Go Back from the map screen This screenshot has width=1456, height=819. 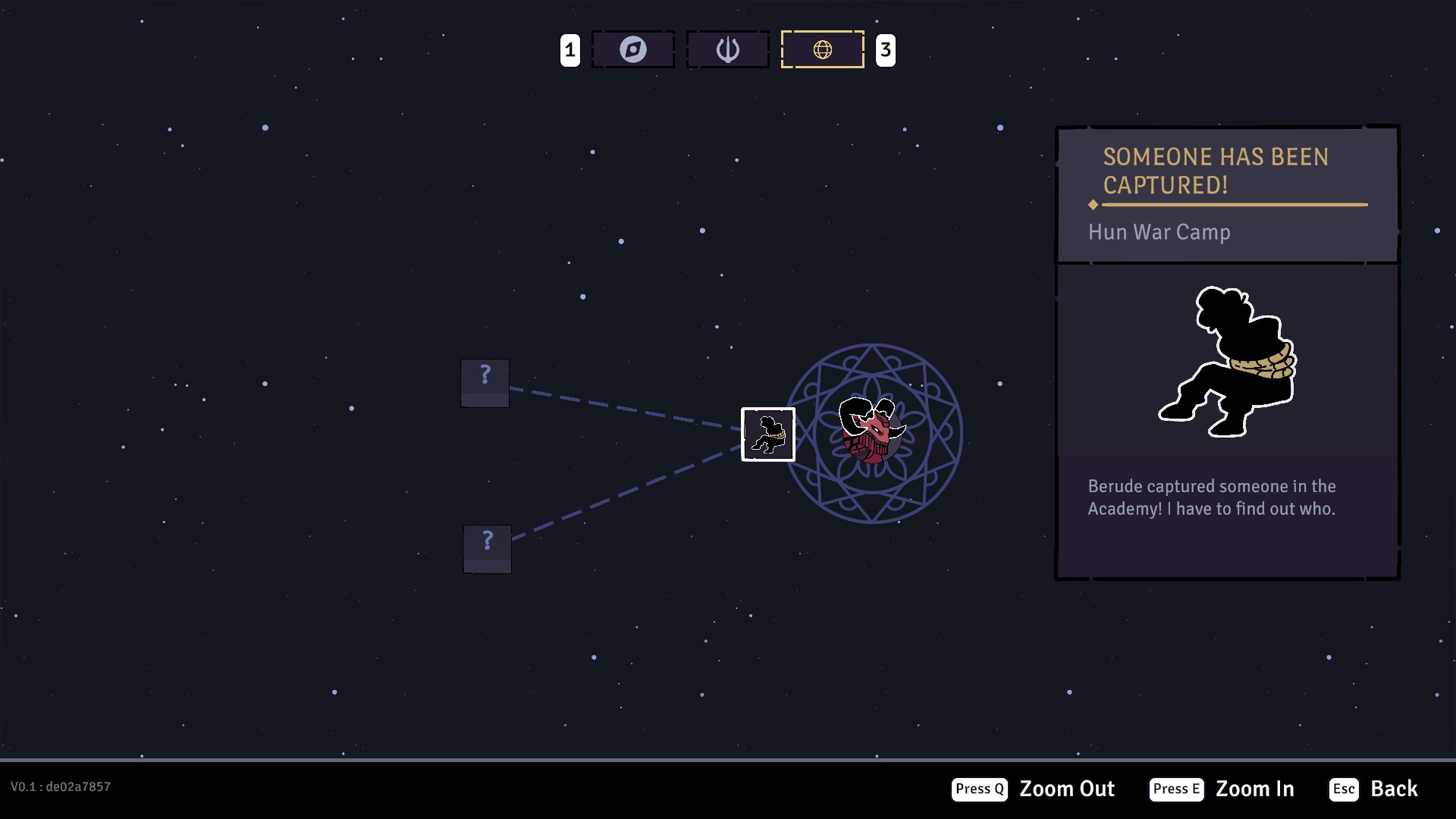click(x=1393, y=789)
